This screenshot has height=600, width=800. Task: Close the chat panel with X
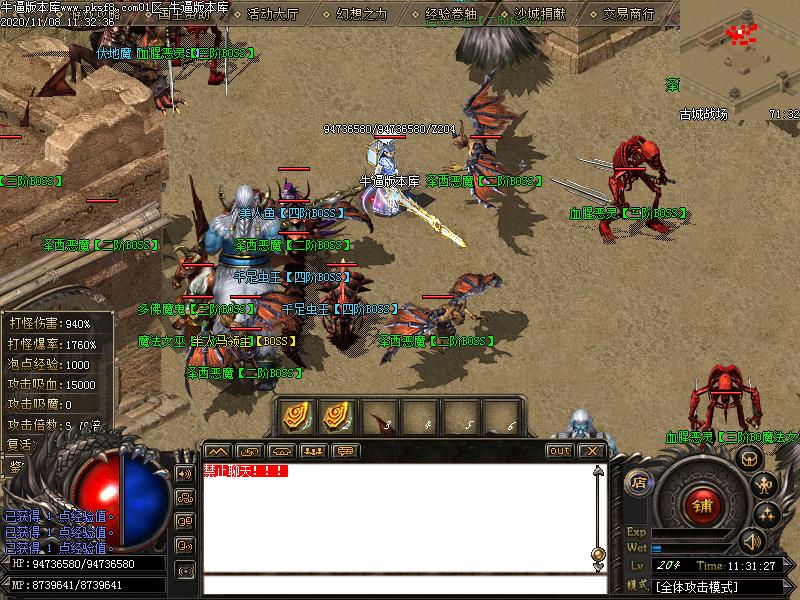[592, 451]
